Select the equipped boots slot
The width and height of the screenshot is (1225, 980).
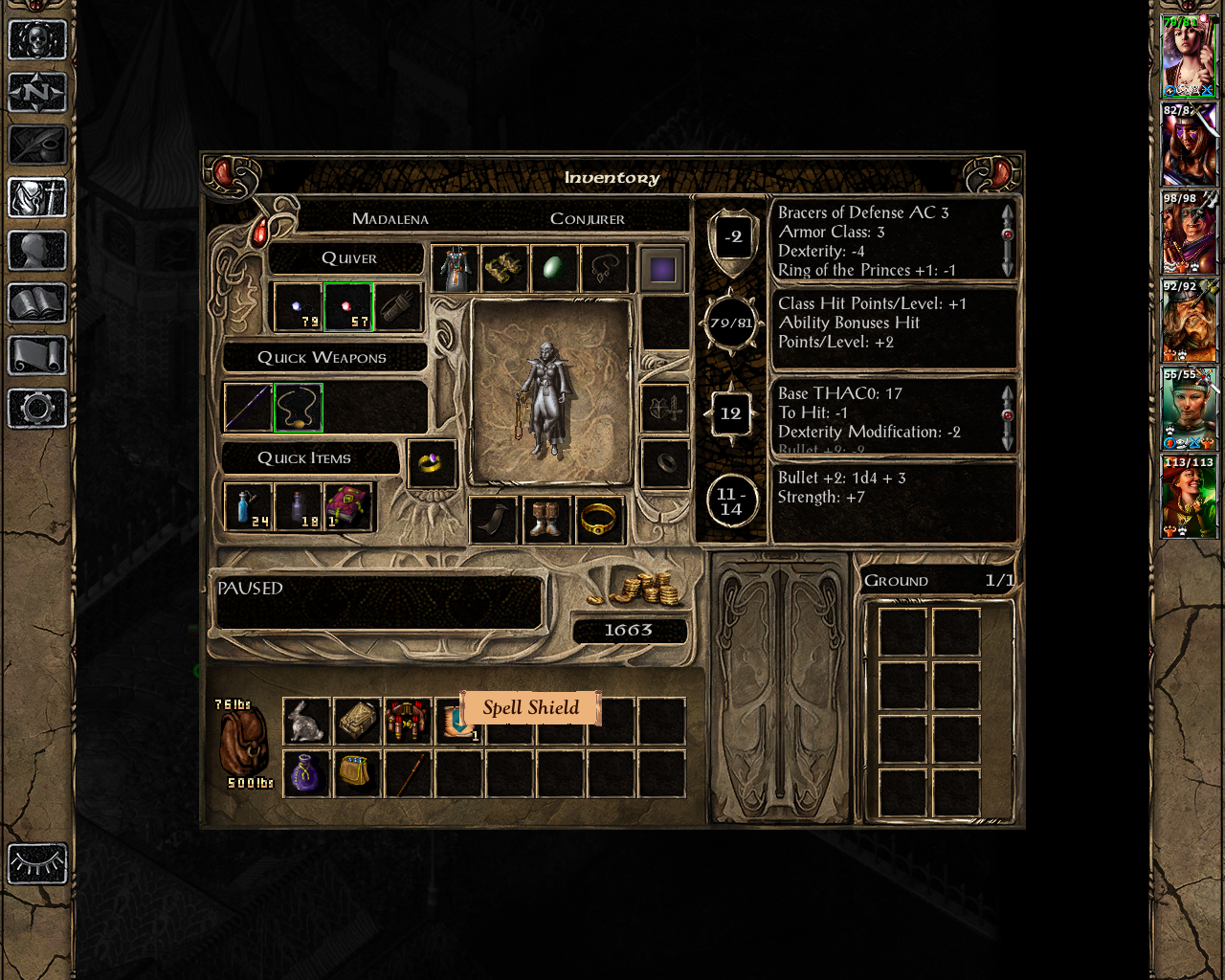coord(546,521)
